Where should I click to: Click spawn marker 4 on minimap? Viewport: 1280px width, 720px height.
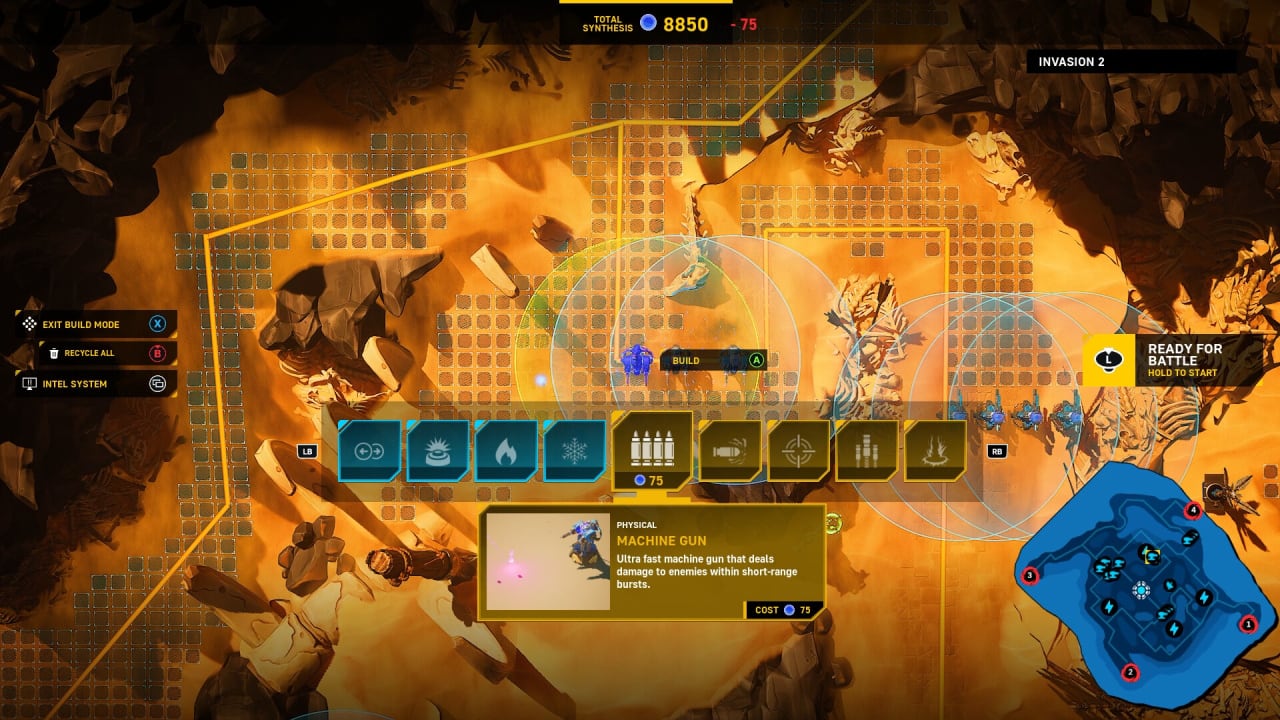1192,511
